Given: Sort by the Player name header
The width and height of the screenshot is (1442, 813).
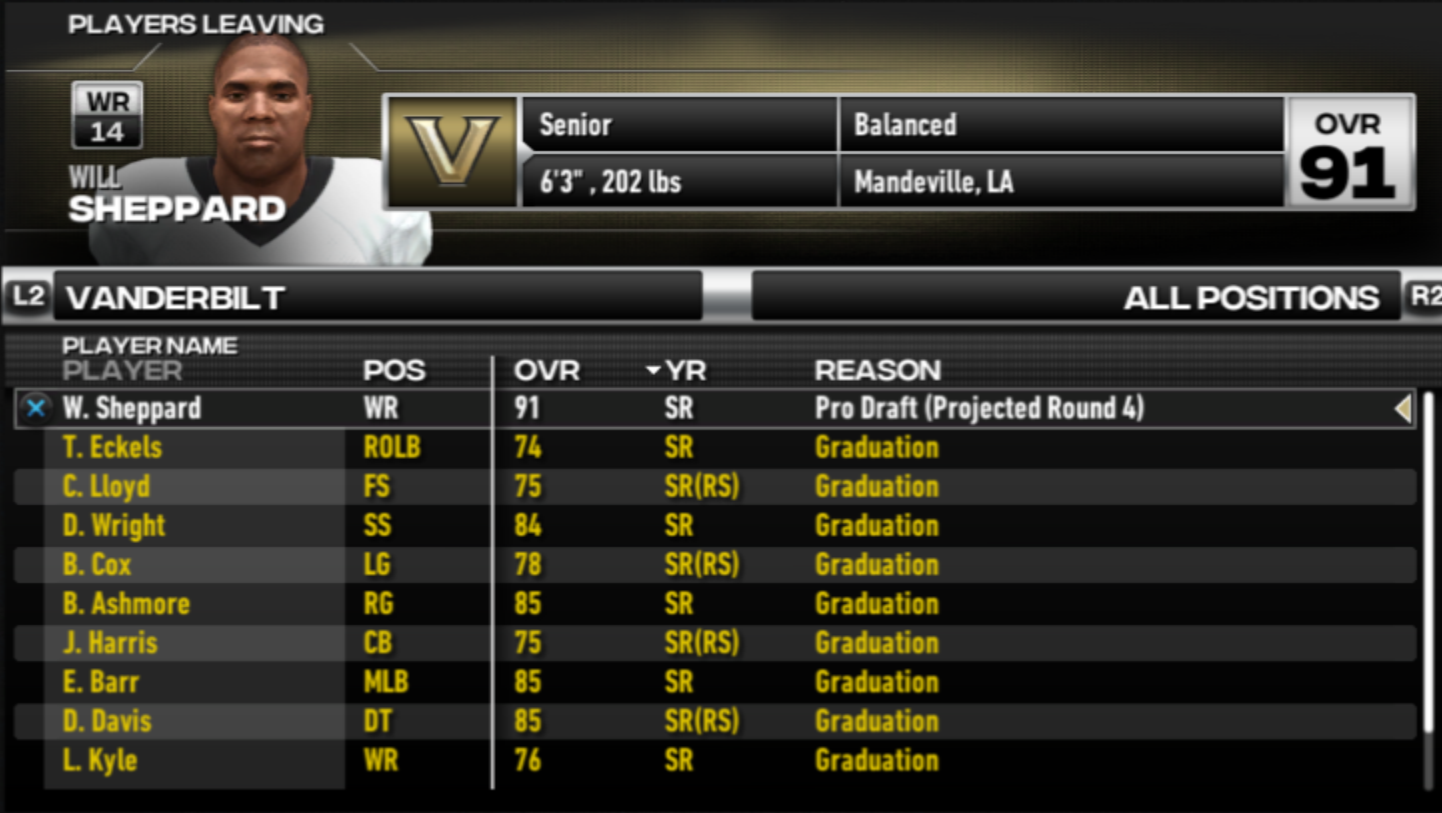Looking at the screenshot, I should tap(122, 371).
